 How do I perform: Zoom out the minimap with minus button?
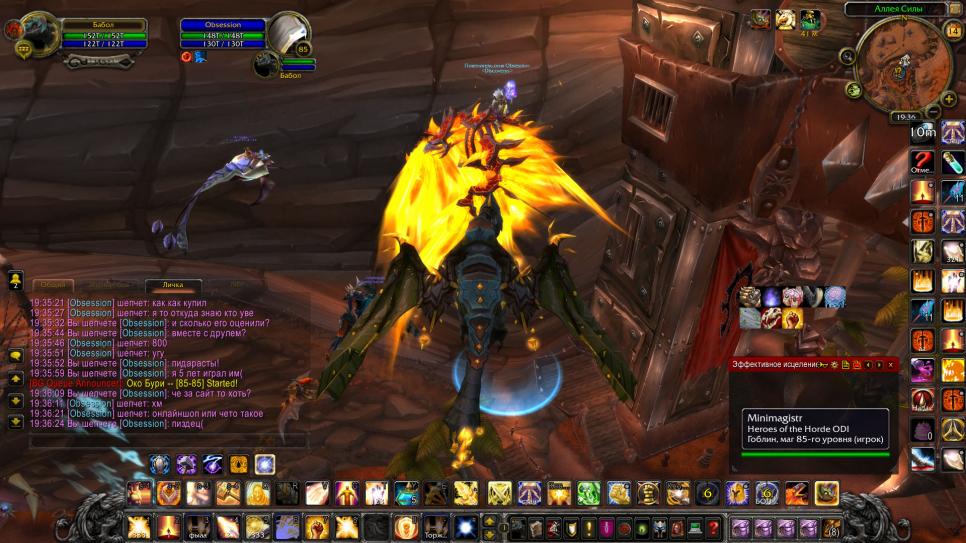point(933,110)
